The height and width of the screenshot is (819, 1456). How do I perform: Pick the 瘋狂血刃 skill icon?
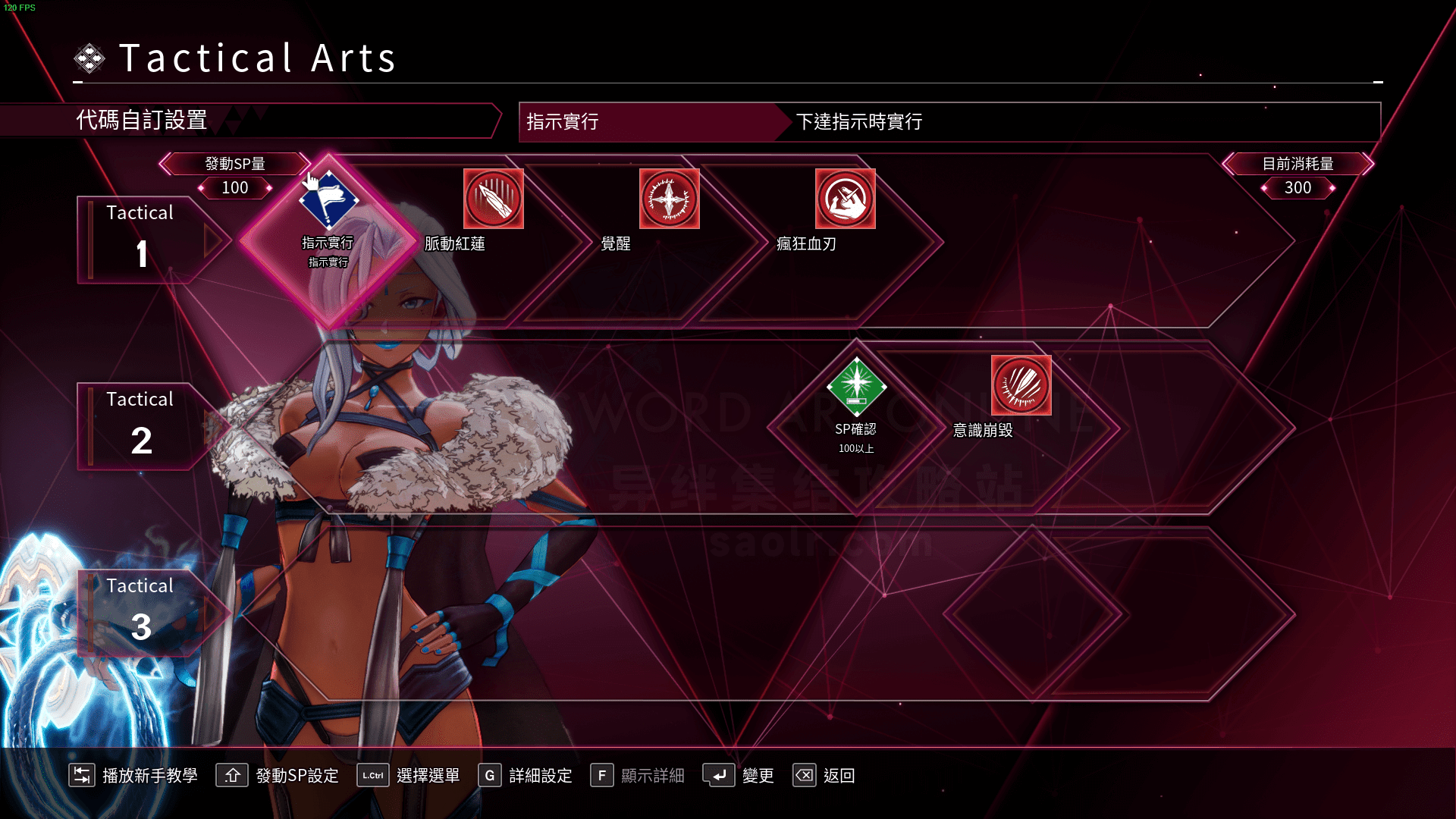click(x=845, y=199)
